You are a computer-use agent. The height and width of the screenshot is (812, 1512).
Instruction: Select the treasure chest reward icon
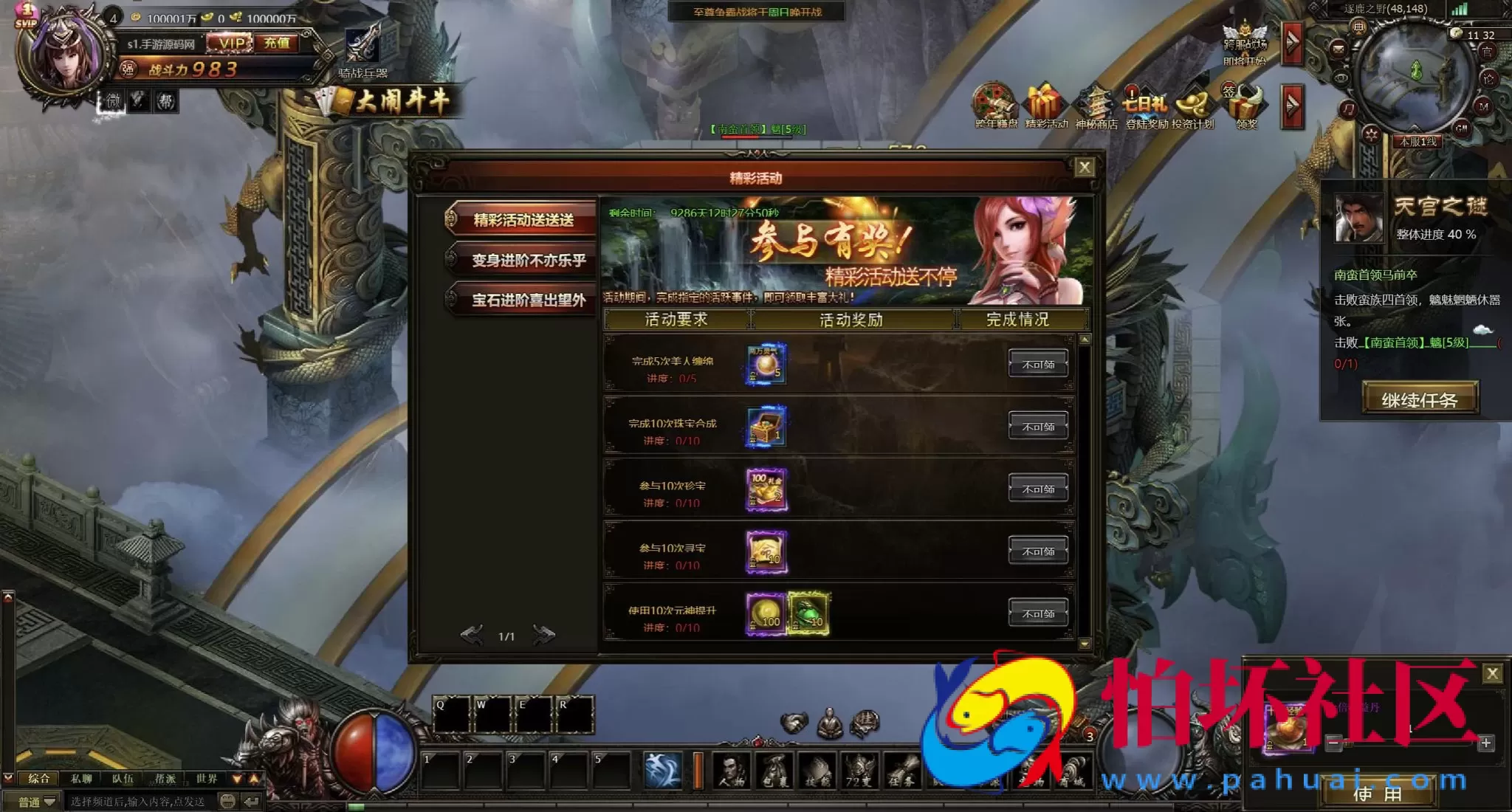click(766, 427)
